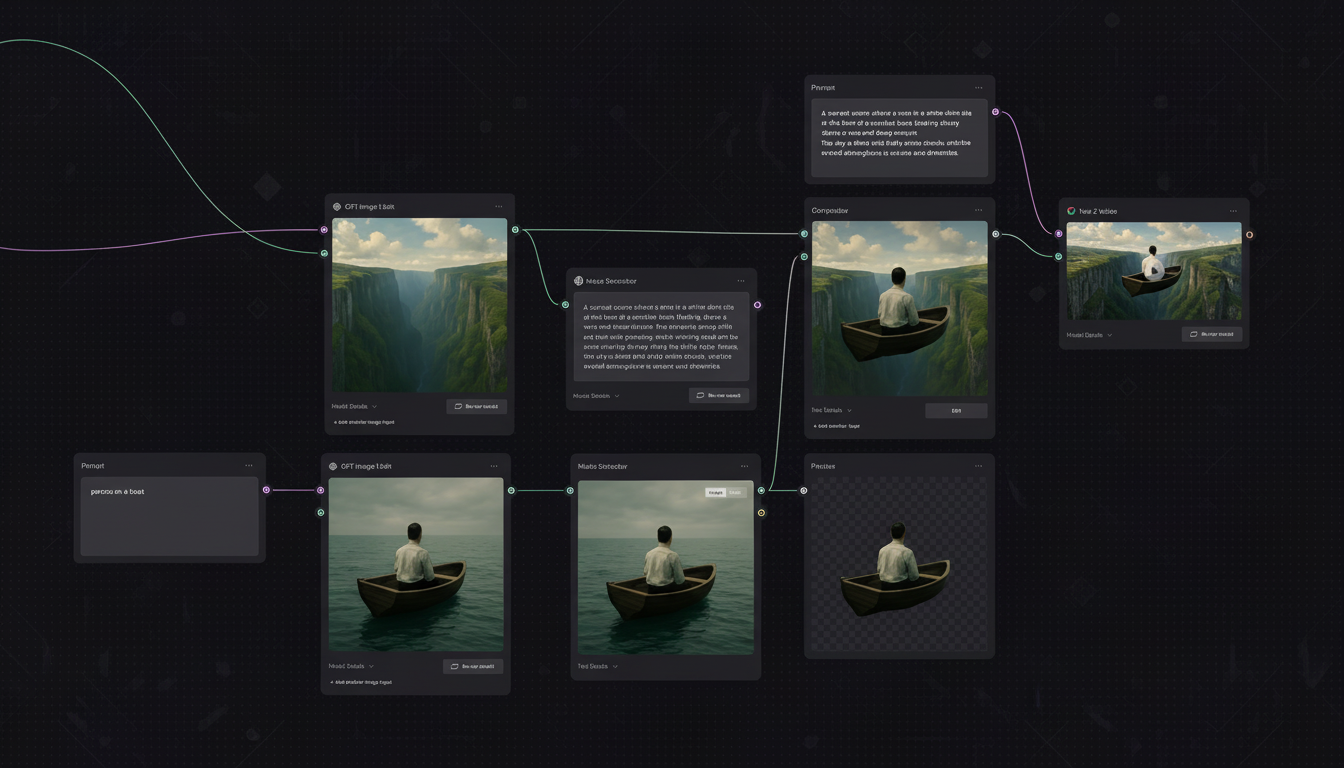Click the green output port of top GPT Image Edit
The image size is (1344, 768).
(x=514, y=229)
